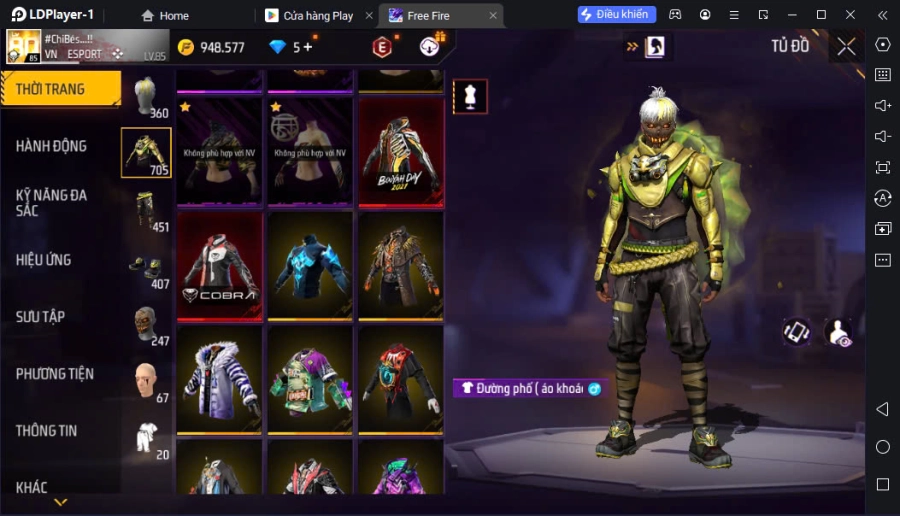Image resolution: width=900 pixels, height=516 pixels.
Task: Click the diamond top-up plus button
Action: click(307, 47)
